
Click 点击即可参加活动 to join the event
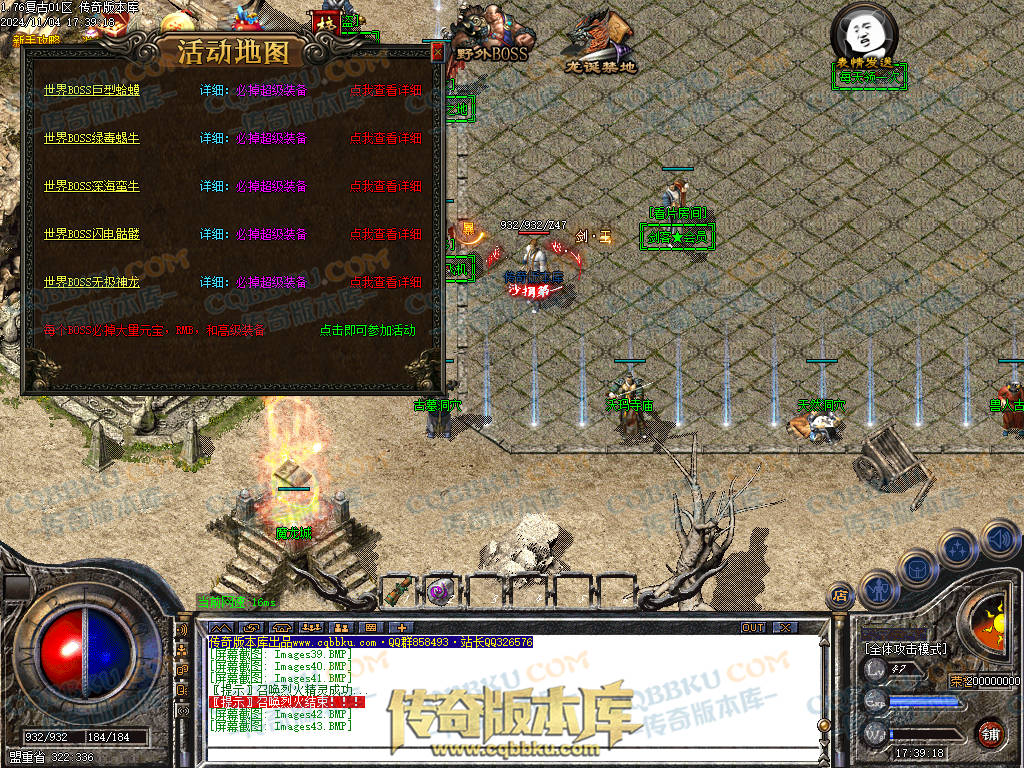(x=367, y=330)
